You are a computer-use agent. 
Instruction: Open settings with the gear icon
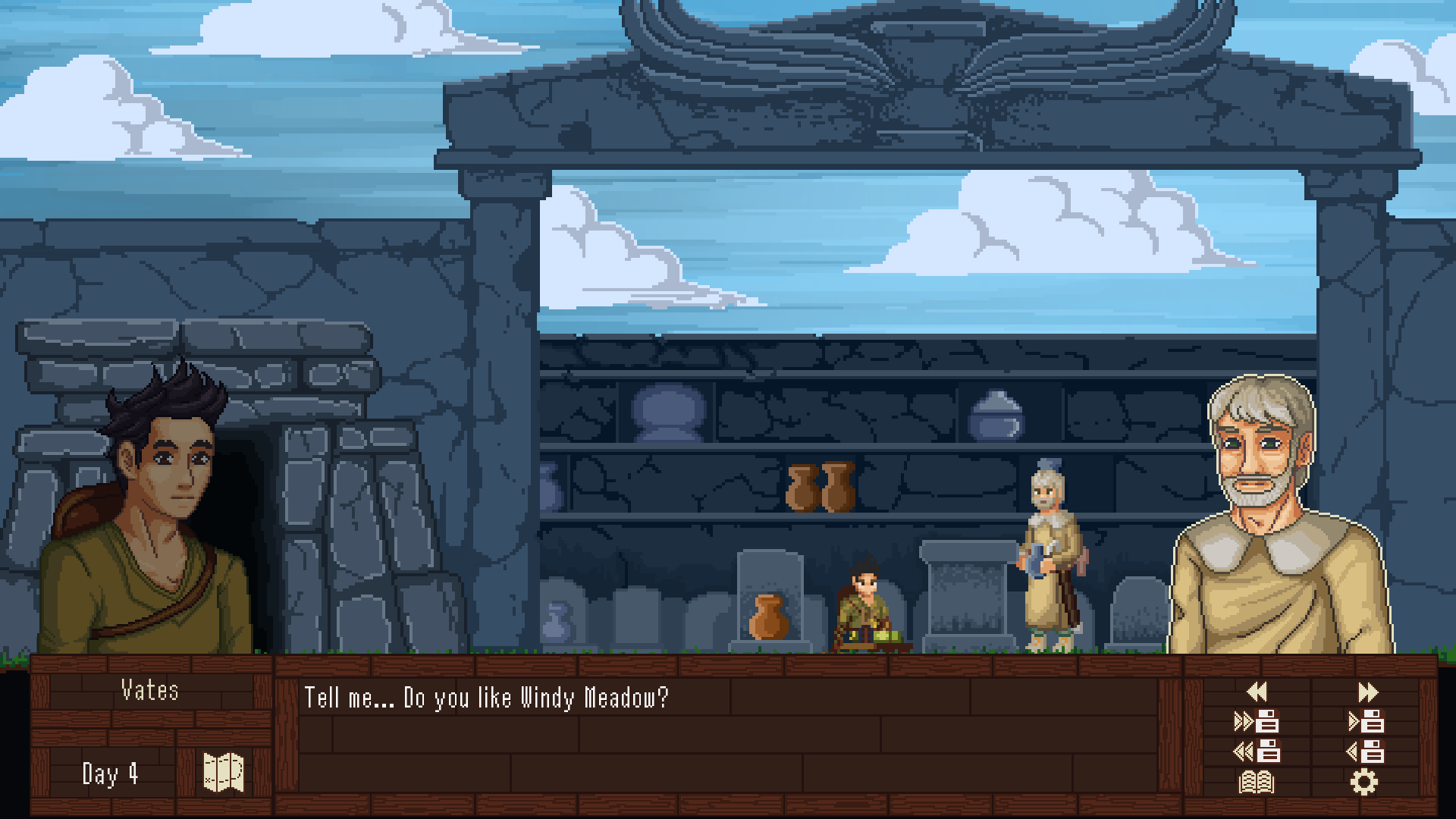pos(1363,782)
